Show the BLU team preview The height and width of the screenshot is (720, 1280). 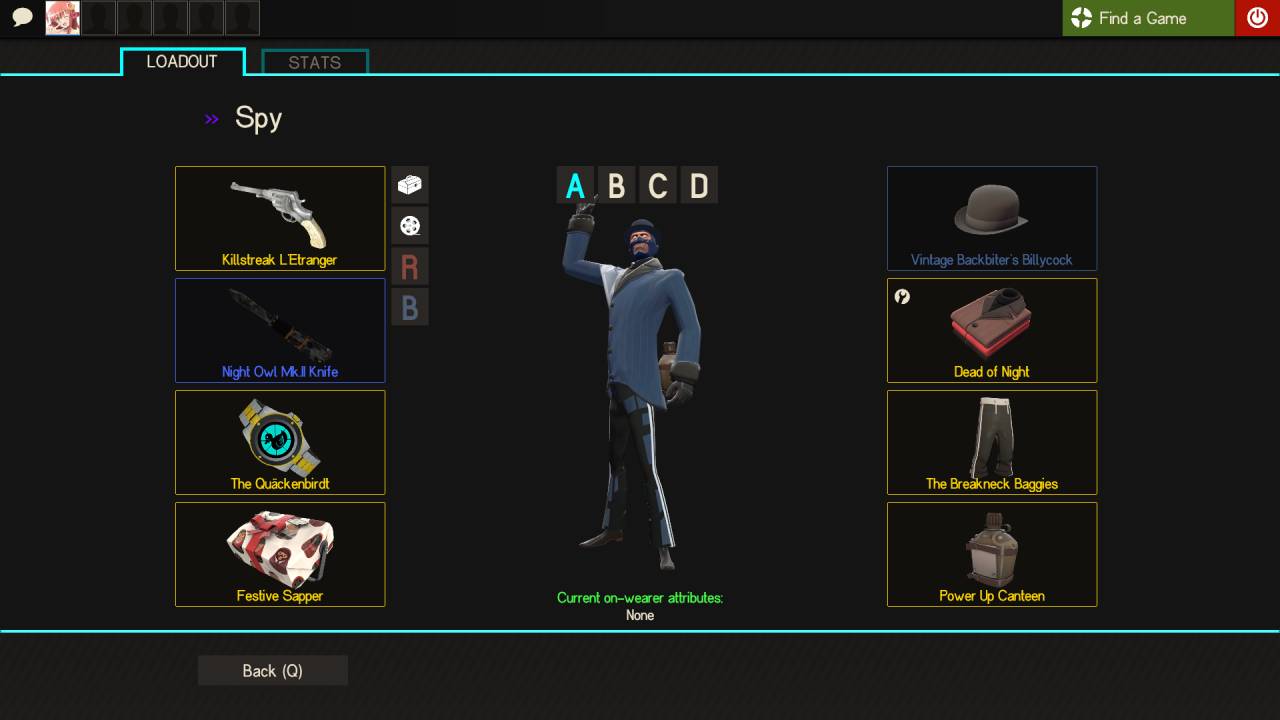click(410, 308)
